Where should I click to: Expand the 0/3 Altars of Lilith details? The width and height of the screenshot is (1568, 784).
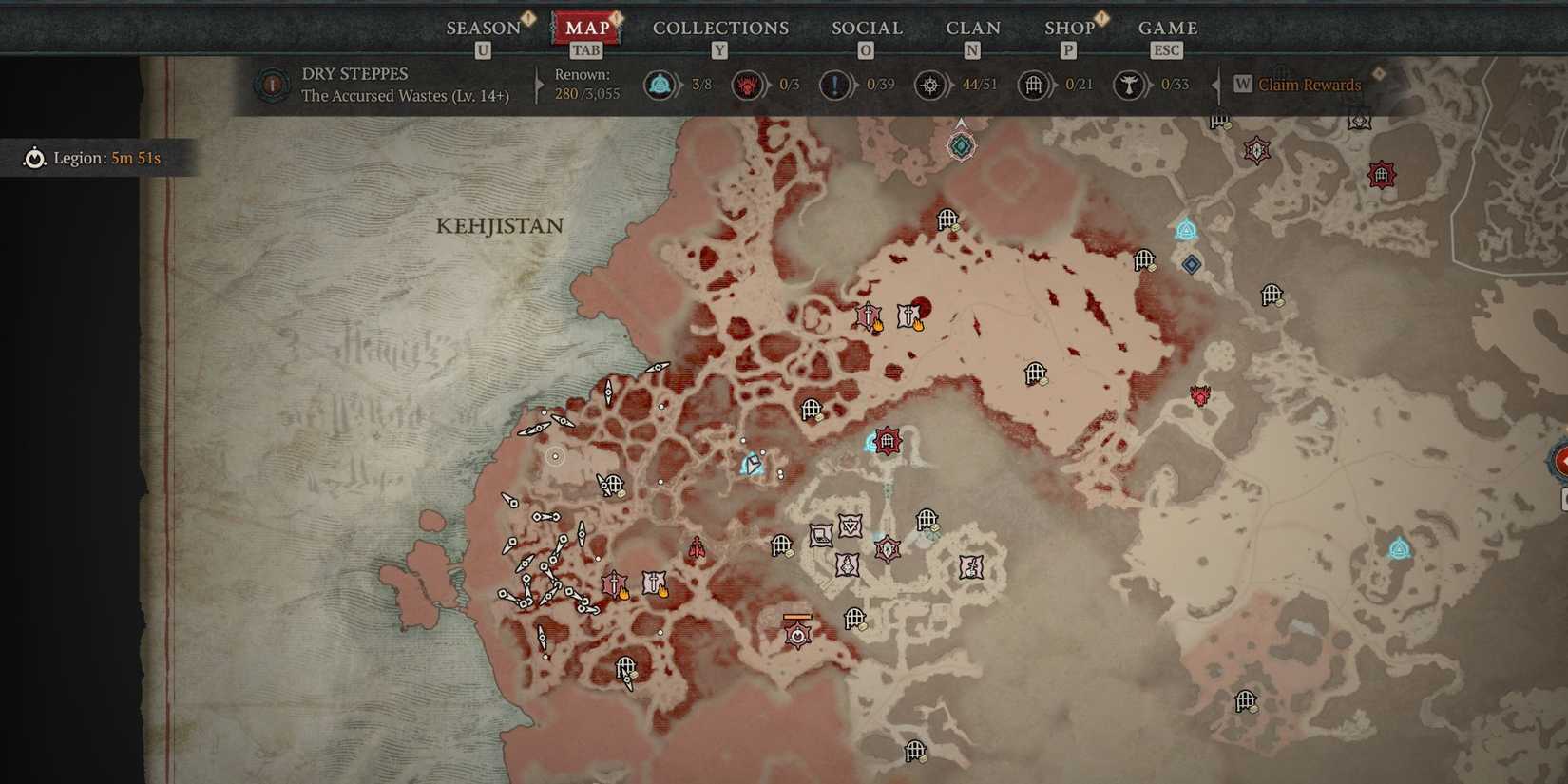click(767, 85)
